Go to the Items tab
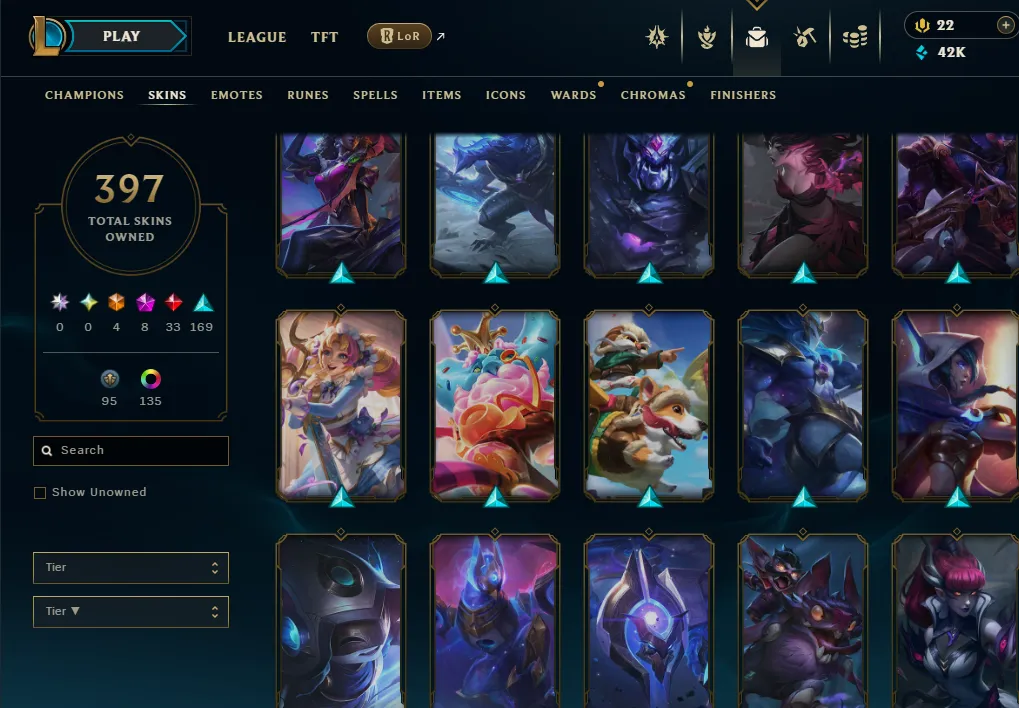 (441, 95)
